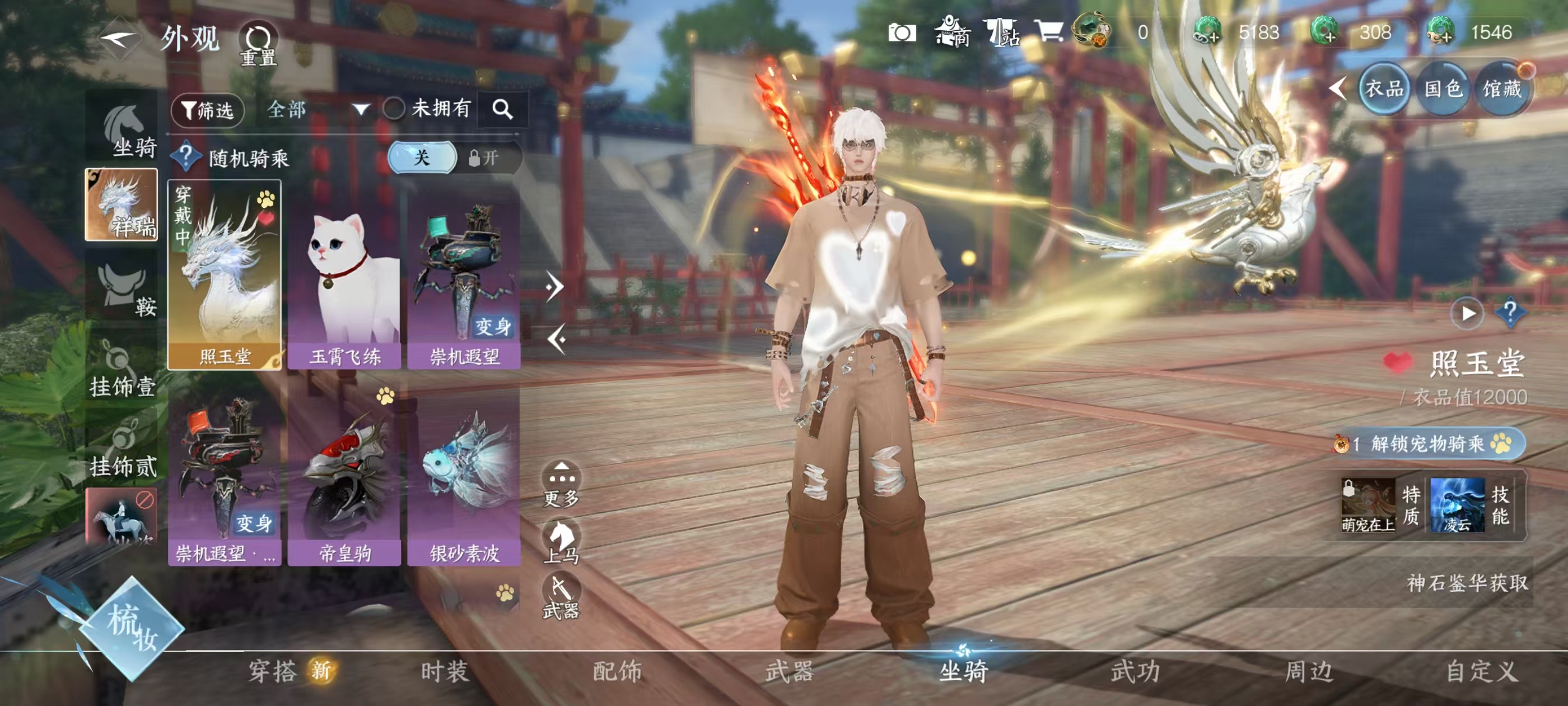Switch to the 武功 martial arts tab

tap(1136, 671)
